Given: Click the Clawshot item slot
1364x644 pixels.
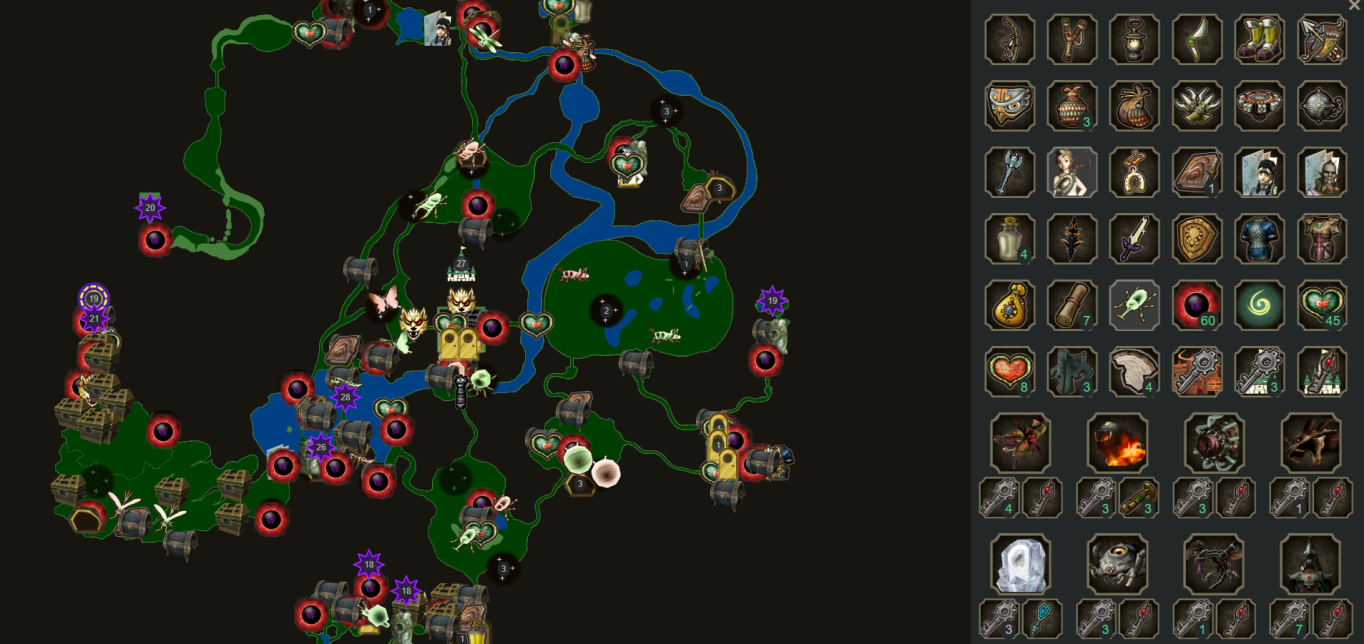Looking at the screenshot, I should (1197, 106).
